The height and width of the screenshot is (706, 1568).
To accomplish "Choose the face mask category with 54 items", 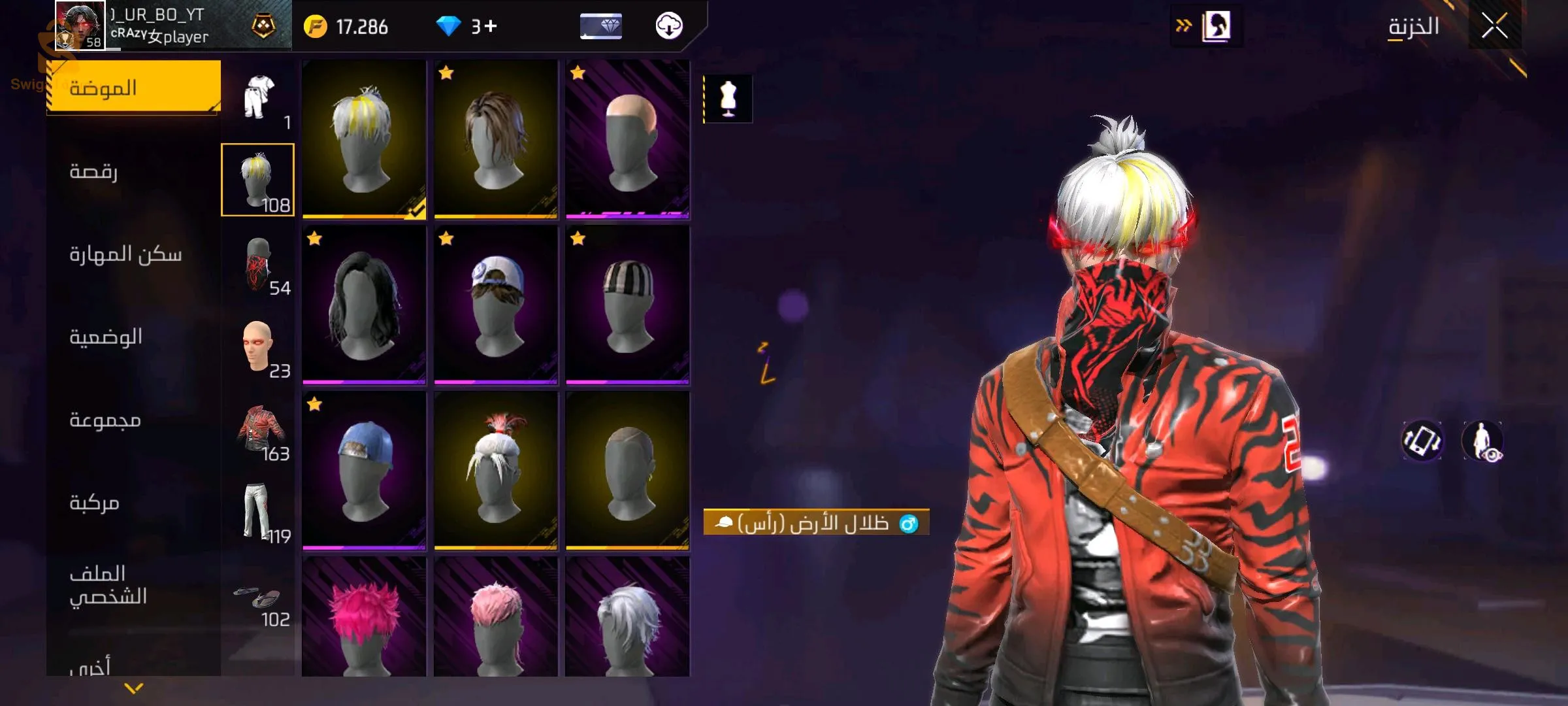I will click(x=259, y=263).
